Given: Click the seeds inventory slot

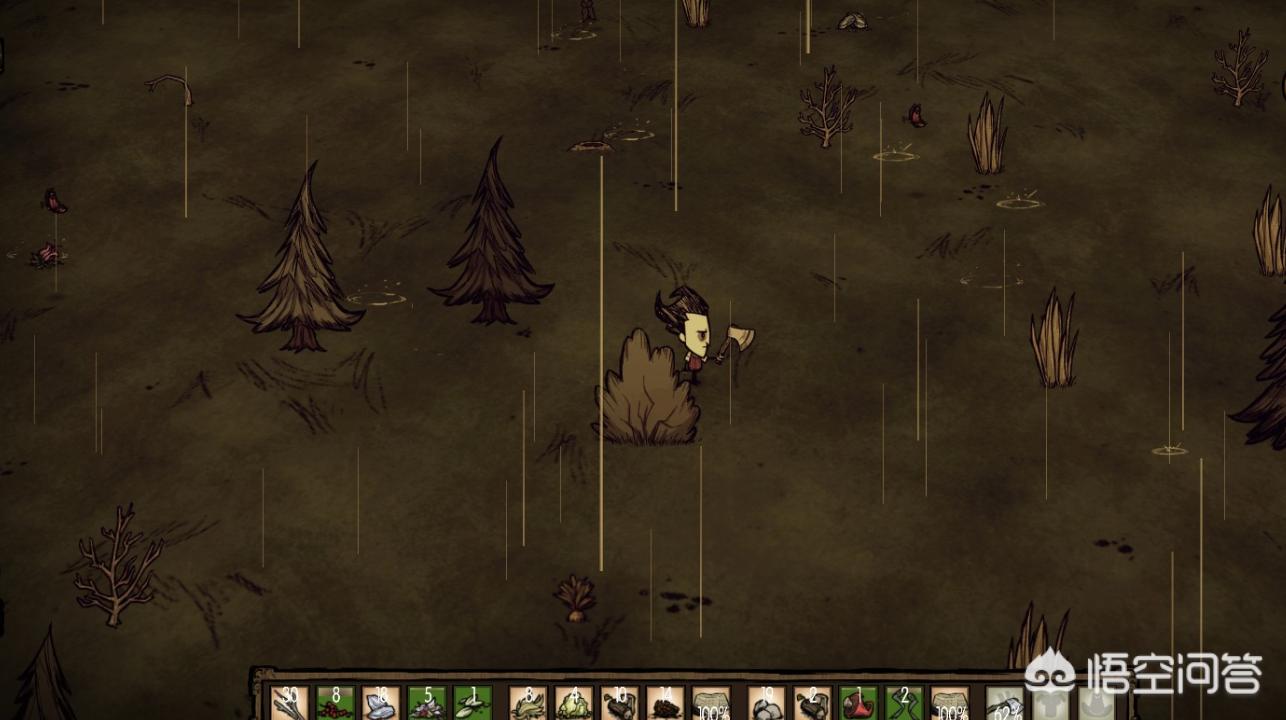Looking at the screenshot, I should (x=472, y=703).
